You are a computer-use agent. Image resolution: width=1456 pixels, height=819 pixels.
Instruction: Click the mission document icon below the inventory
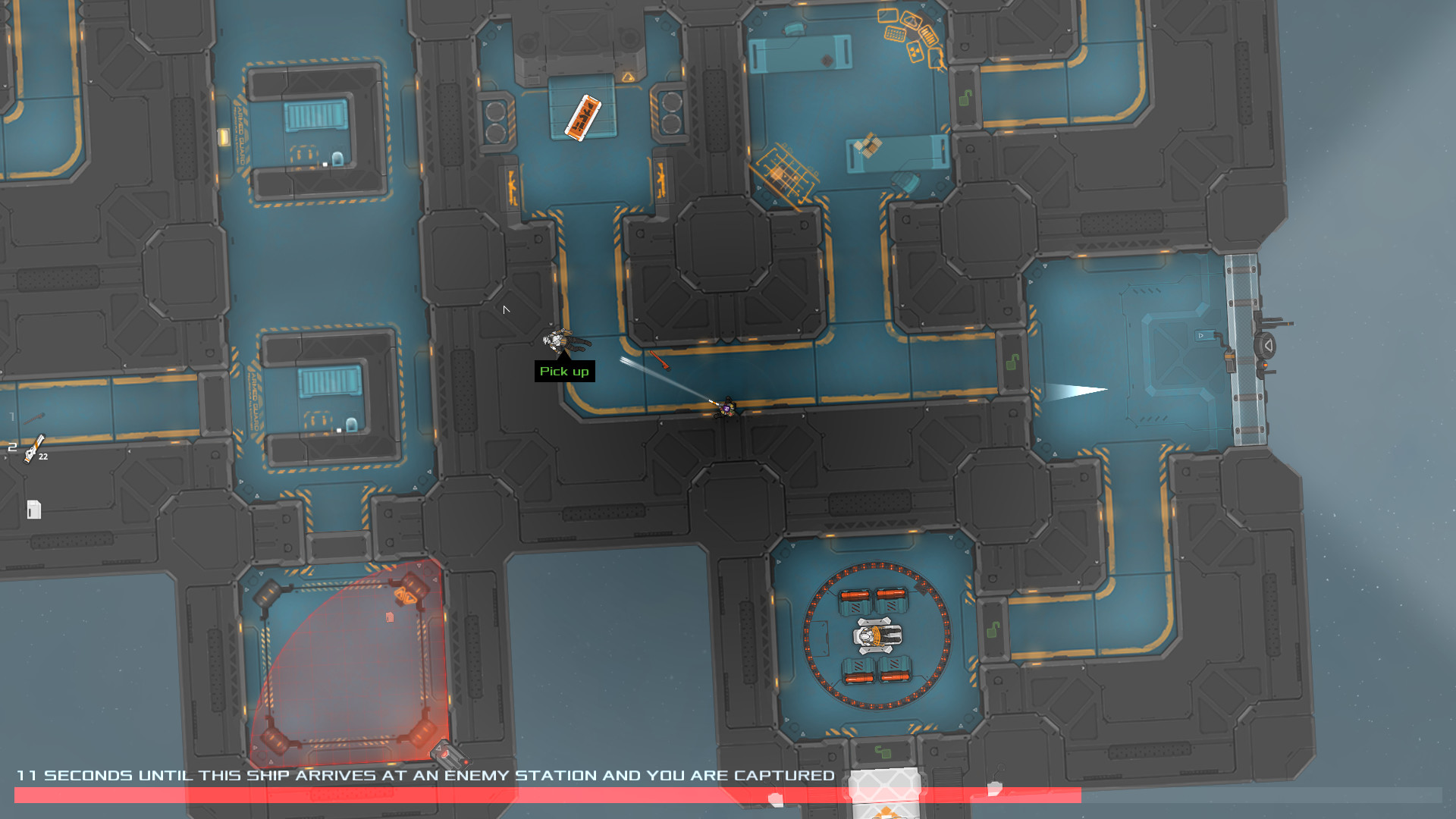34,510
